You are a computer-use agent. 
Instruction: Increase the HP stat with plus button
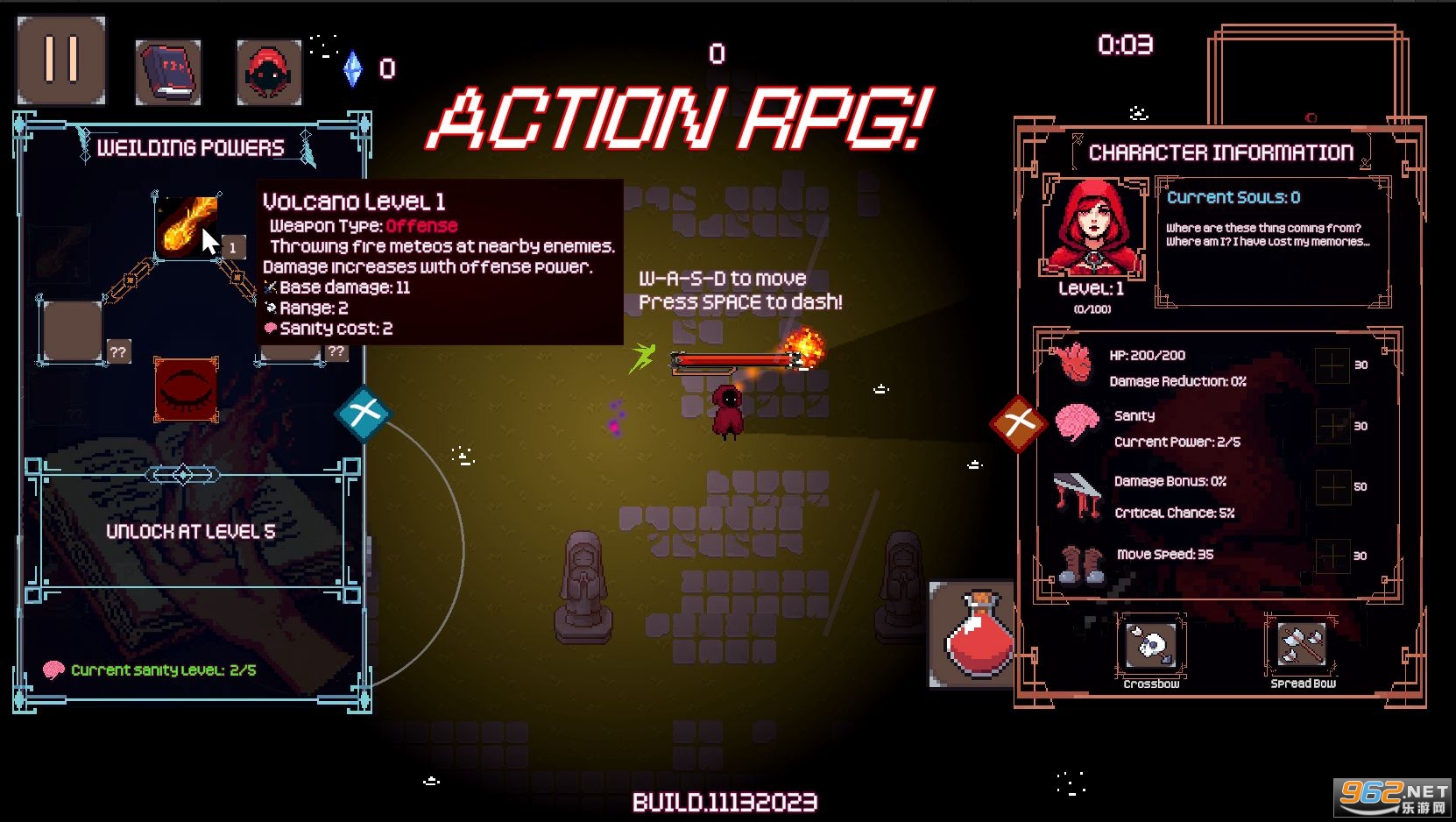(x=1332, y=365)
